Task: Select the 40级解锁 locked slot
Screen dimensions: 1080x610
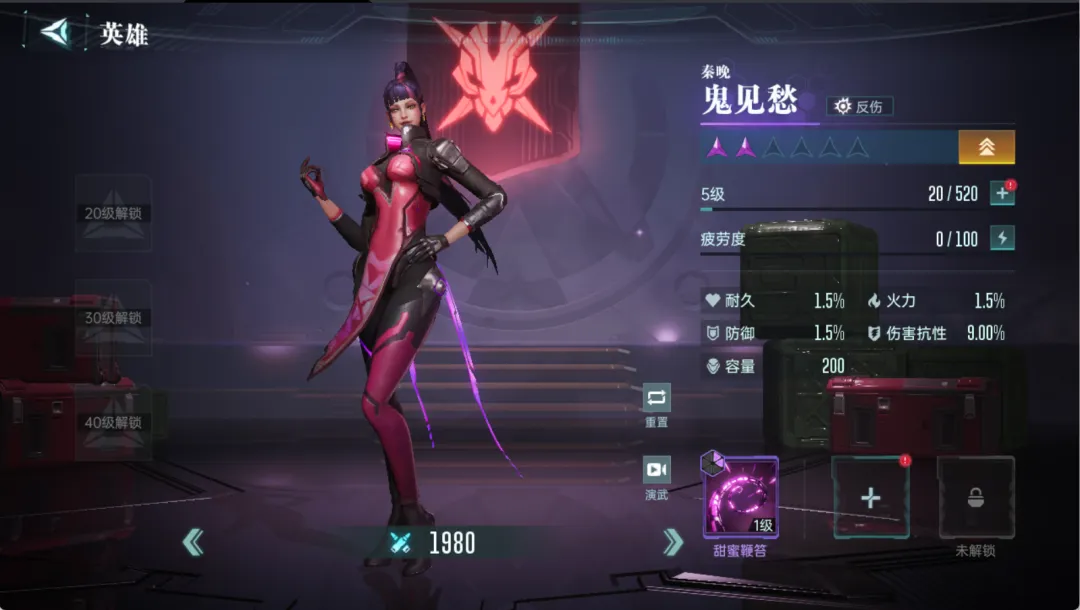Action: (113, 422)
